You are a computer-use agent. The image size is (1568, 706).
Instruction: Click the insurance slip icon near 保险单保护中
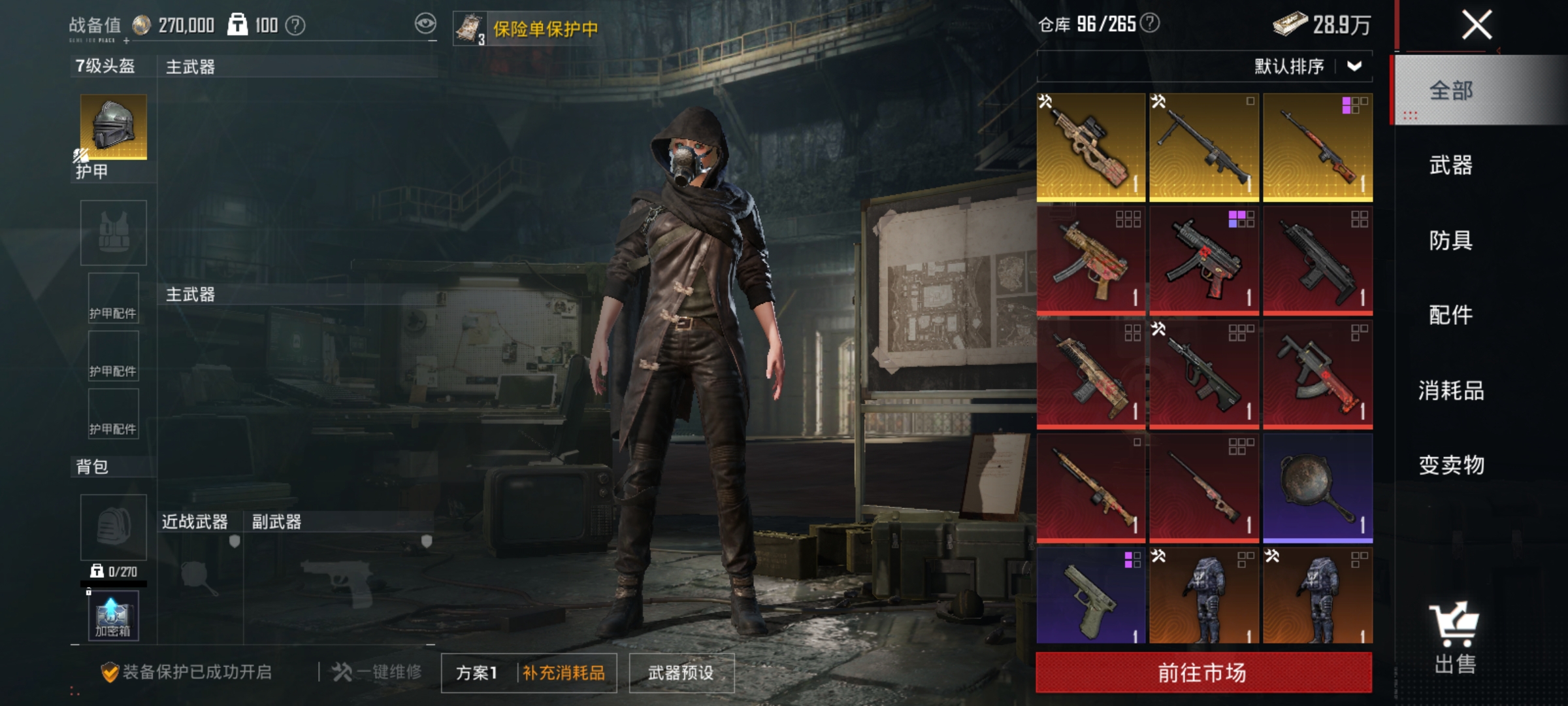(469, 26)
